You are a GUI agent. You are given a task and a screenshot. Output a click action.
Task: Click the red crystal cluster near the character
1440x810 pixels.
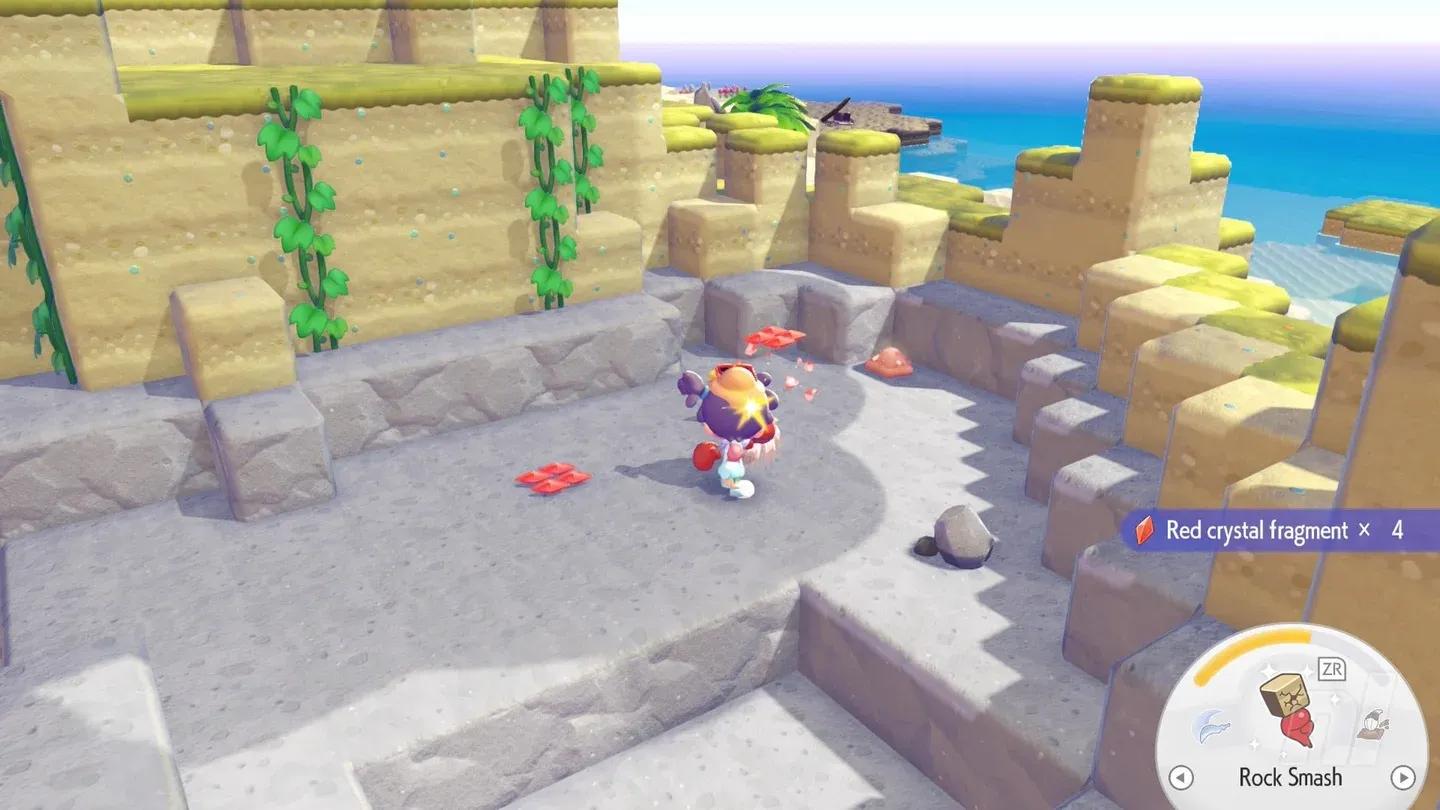(x=773, y=338)
